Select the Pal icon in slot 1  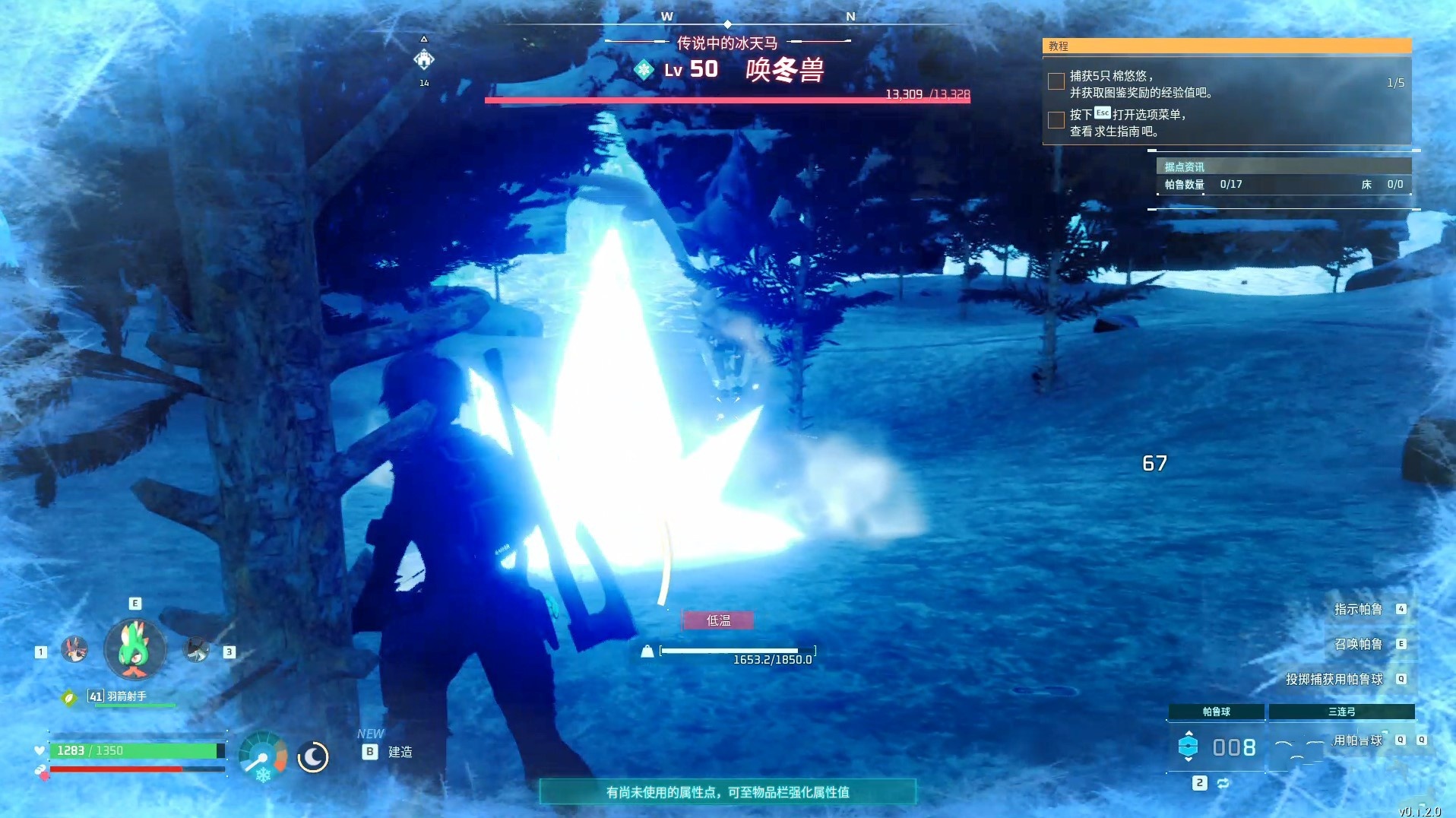(74, 651)
